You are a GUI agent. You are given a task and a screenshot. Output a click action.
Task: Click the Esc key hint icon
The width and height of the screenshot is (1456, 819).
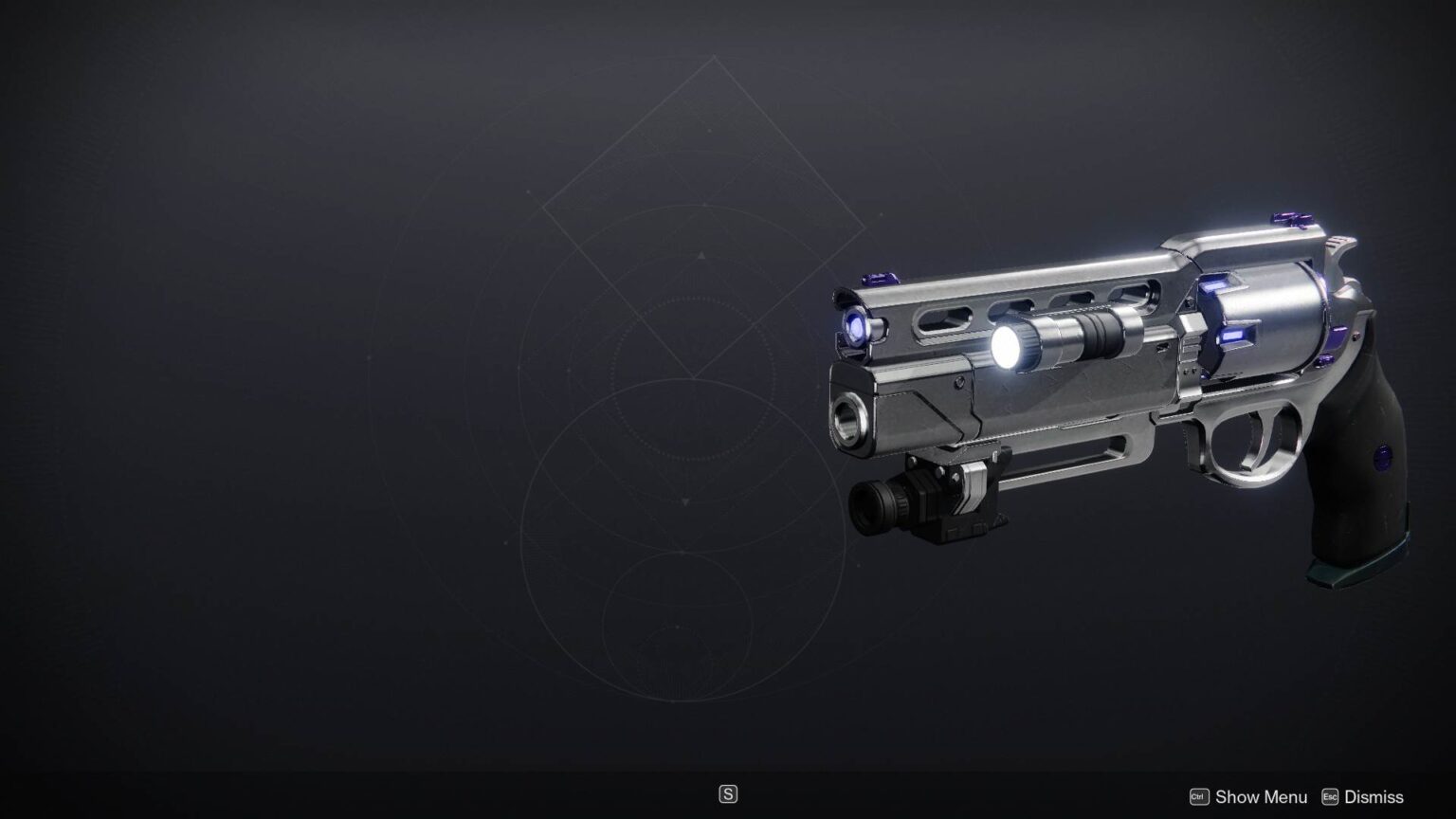[1331, 796]
